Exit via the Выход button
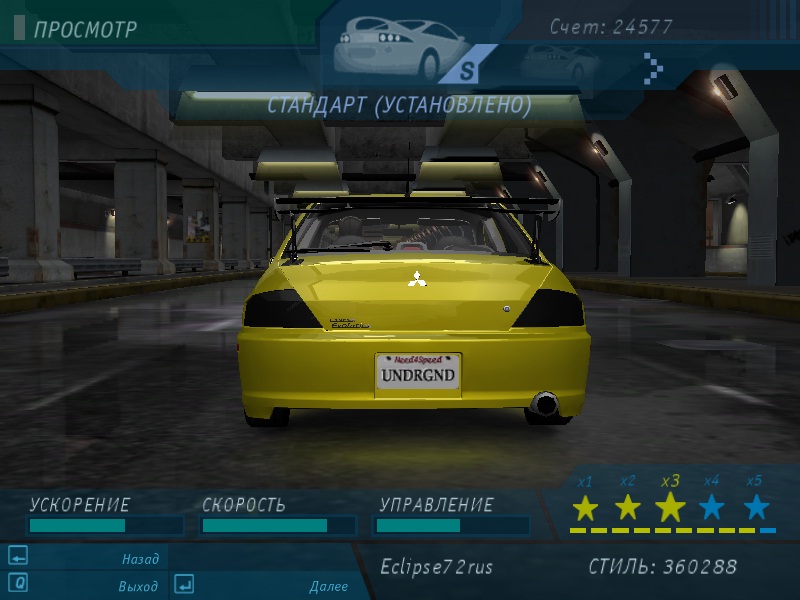This screenshot has width=800, height=600. click(138, 586)
